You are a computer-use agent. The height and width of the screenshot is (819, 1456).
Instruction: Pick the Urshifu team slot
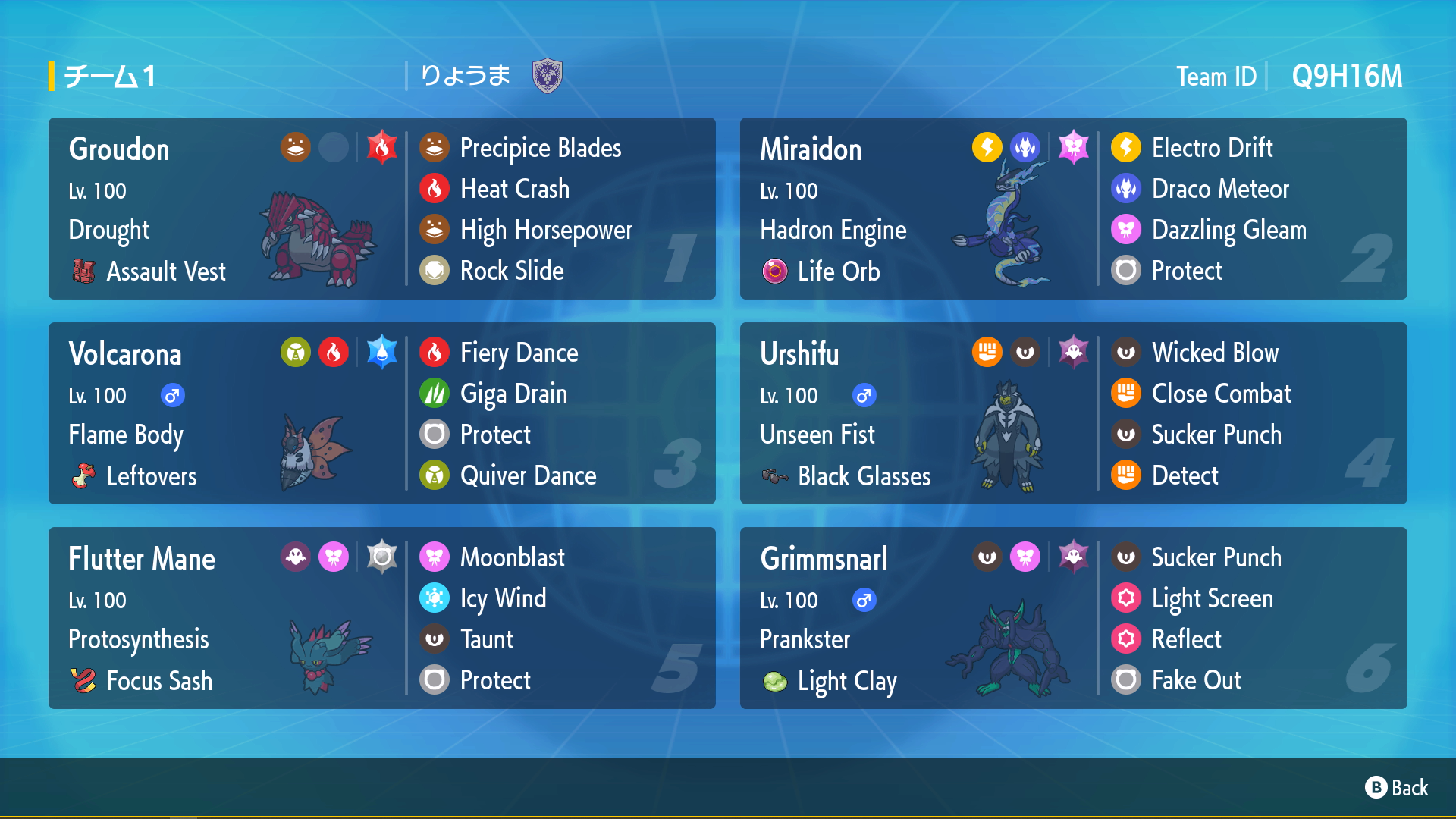[1073, 413]
